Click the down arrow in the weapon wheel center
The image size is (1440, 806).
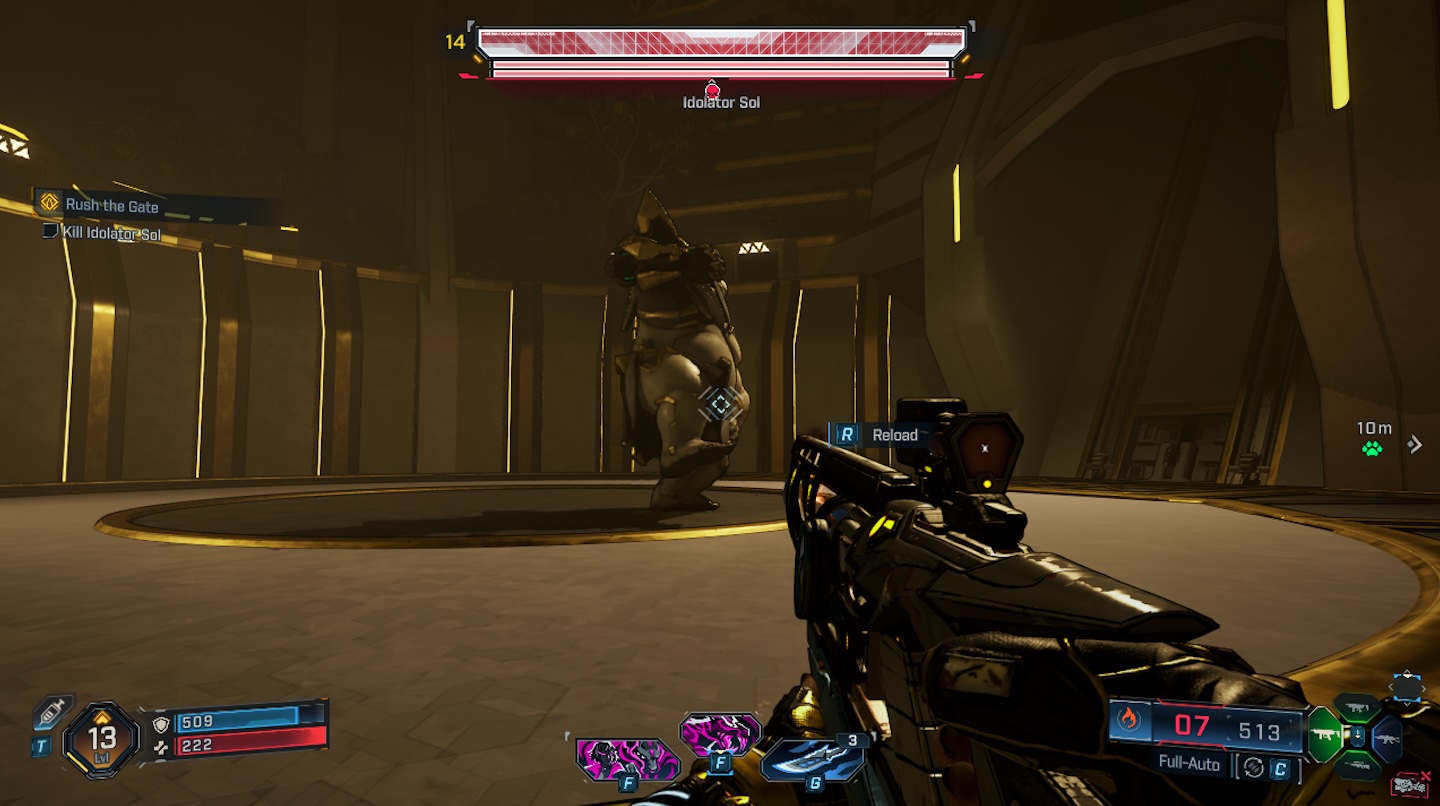[x=1358, y=733]
